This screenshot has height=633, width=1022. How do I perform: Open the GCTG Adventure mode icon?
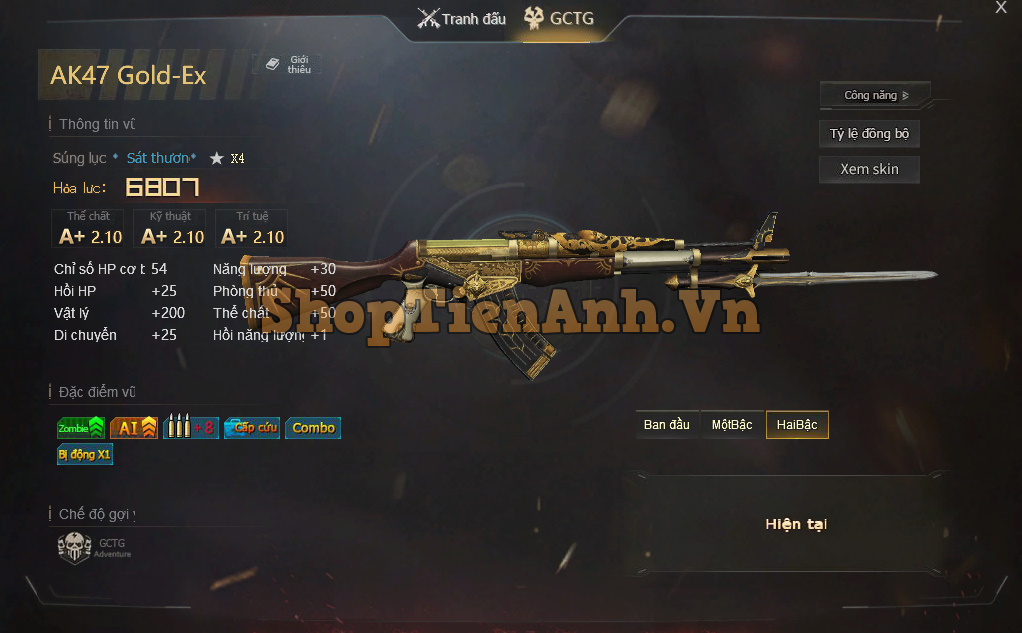tap(75, 548)
